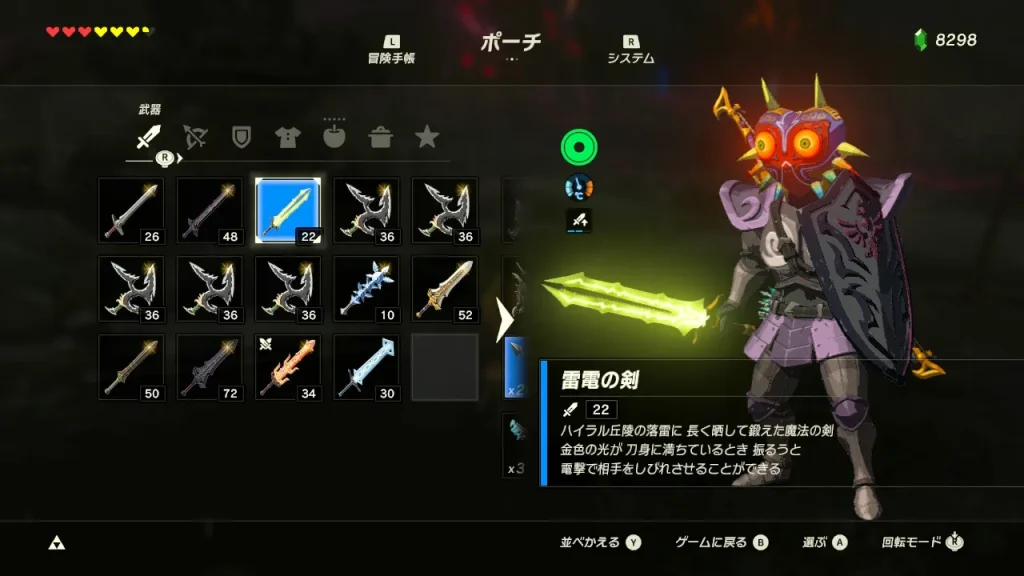This screenshot has width=1024, height=576.
Task: Pick the spiked ice blade with 10 attack
Action: (366, 288)
